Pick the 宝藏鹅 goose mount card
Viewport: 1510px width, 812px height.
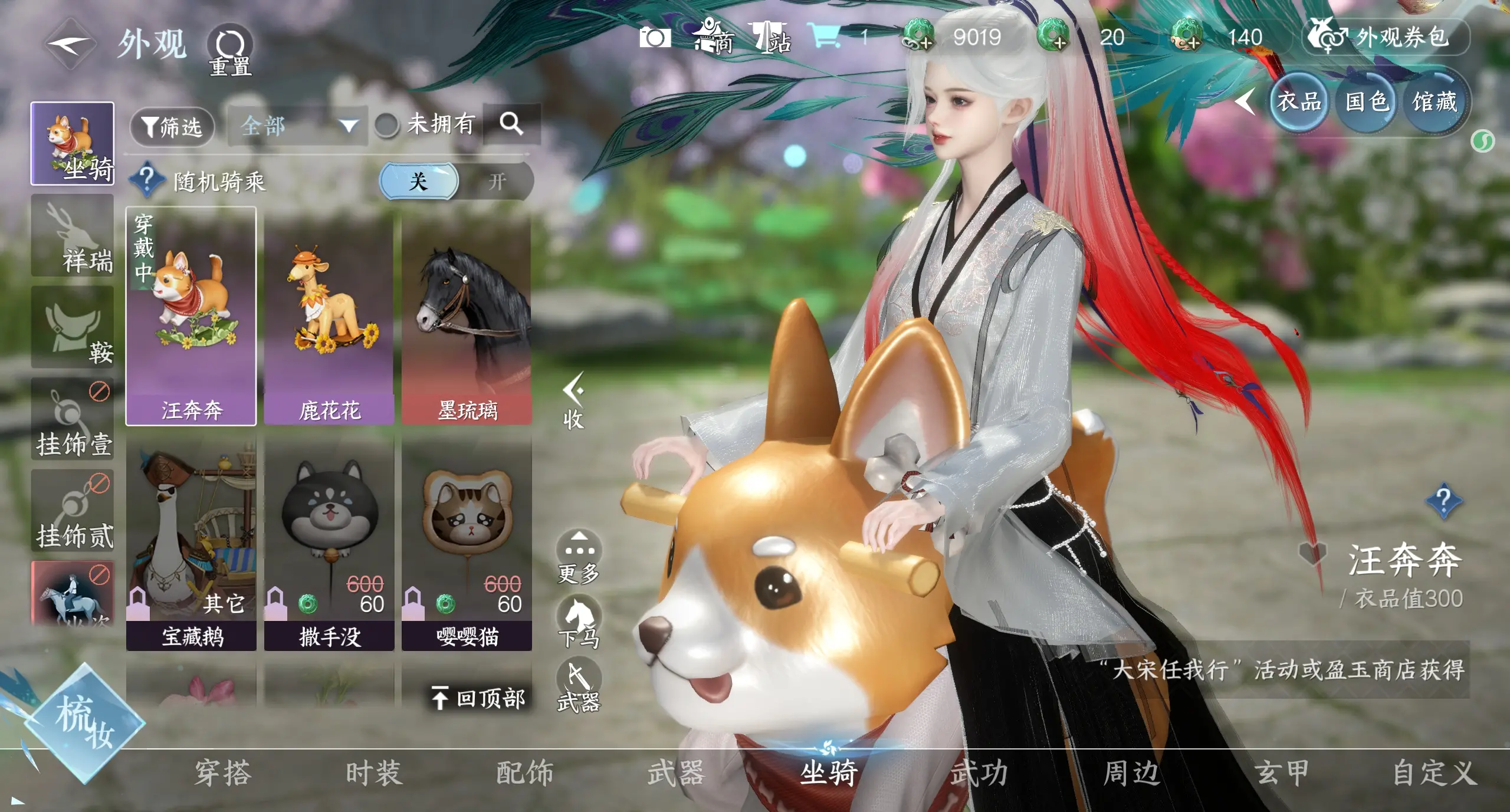point(191,543)
